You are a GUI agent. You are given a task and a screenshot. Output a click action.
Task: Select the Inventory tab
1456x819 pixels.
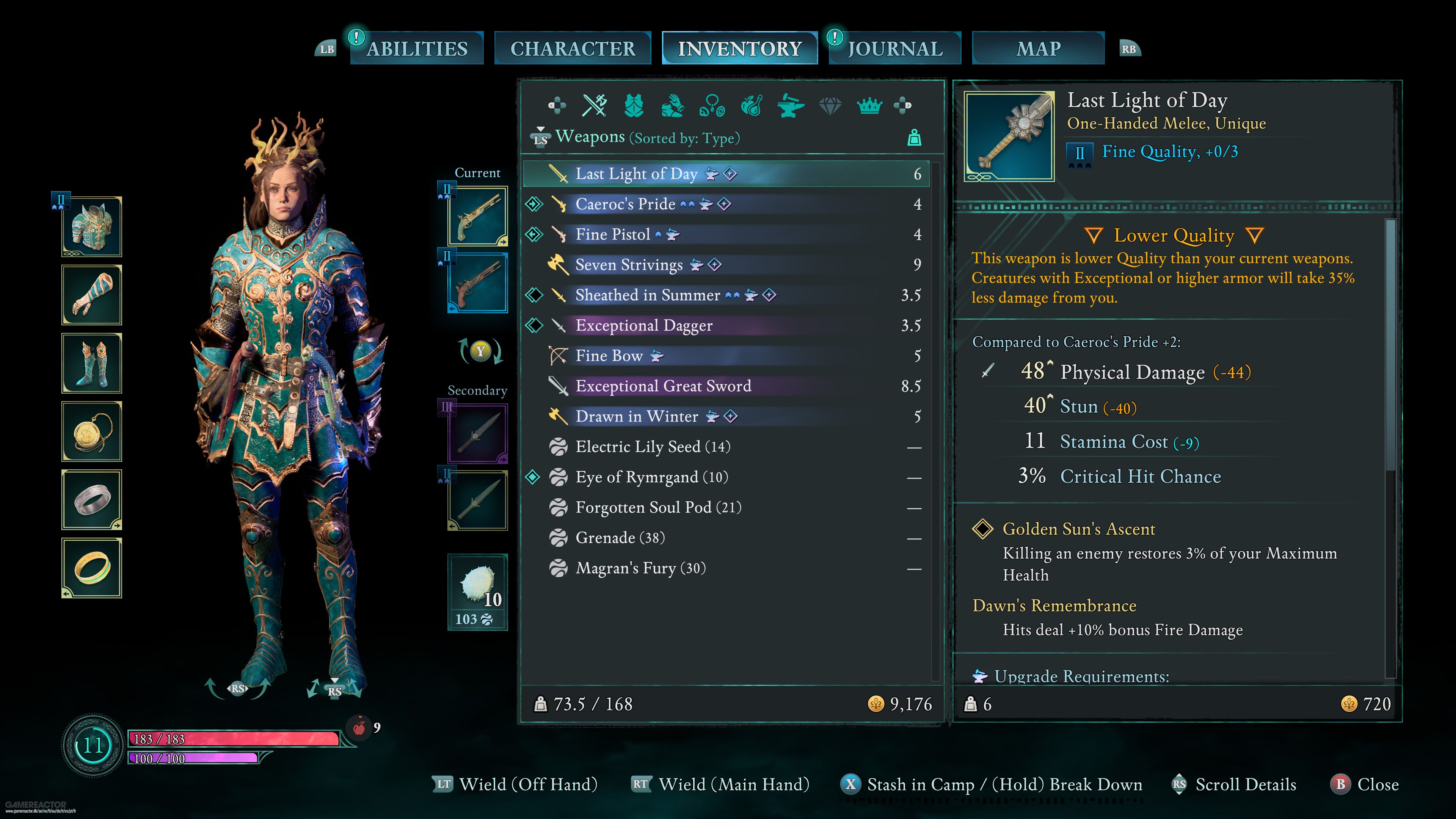pyautogui.click(x=739, y=49)
